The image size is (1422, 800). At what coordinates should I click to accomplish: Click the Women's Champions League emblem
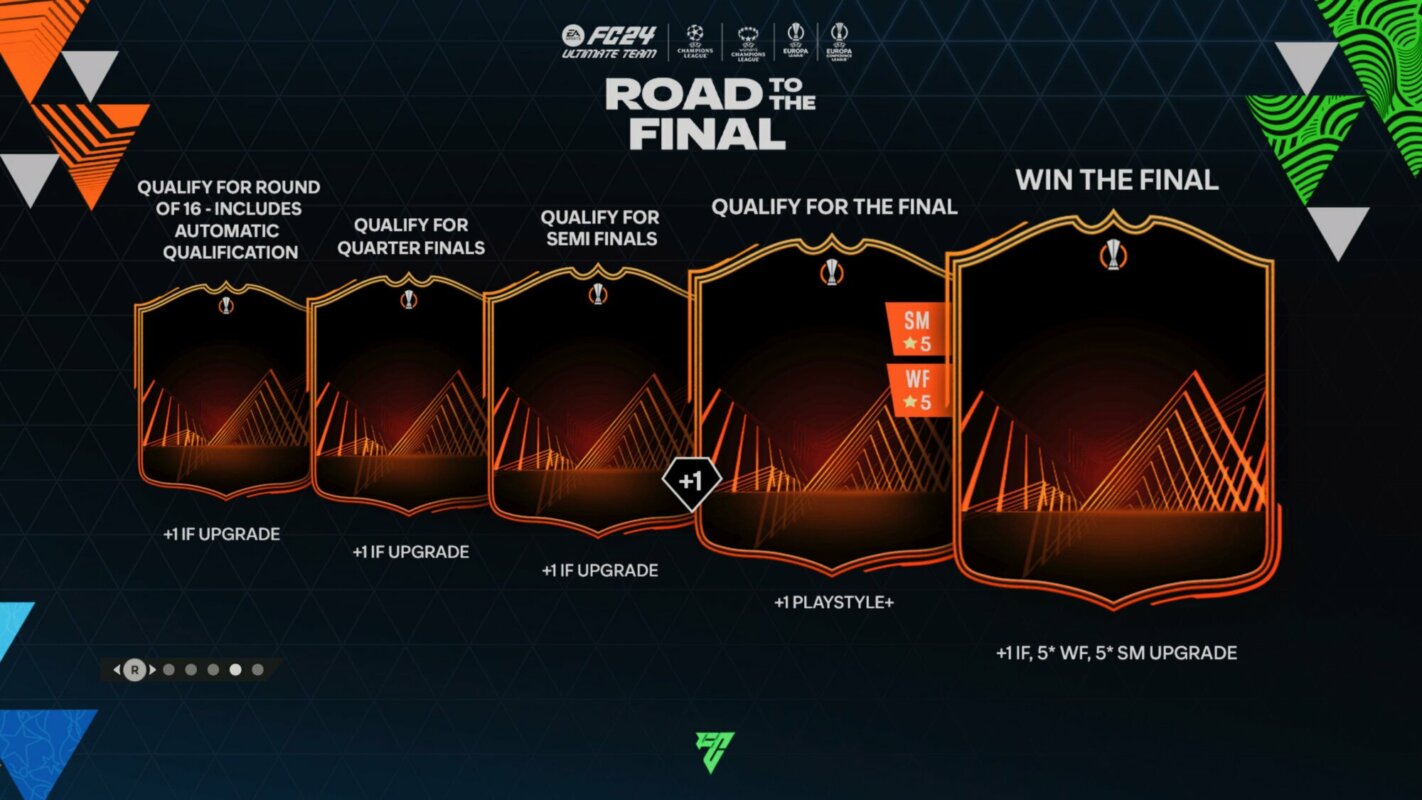749,42
